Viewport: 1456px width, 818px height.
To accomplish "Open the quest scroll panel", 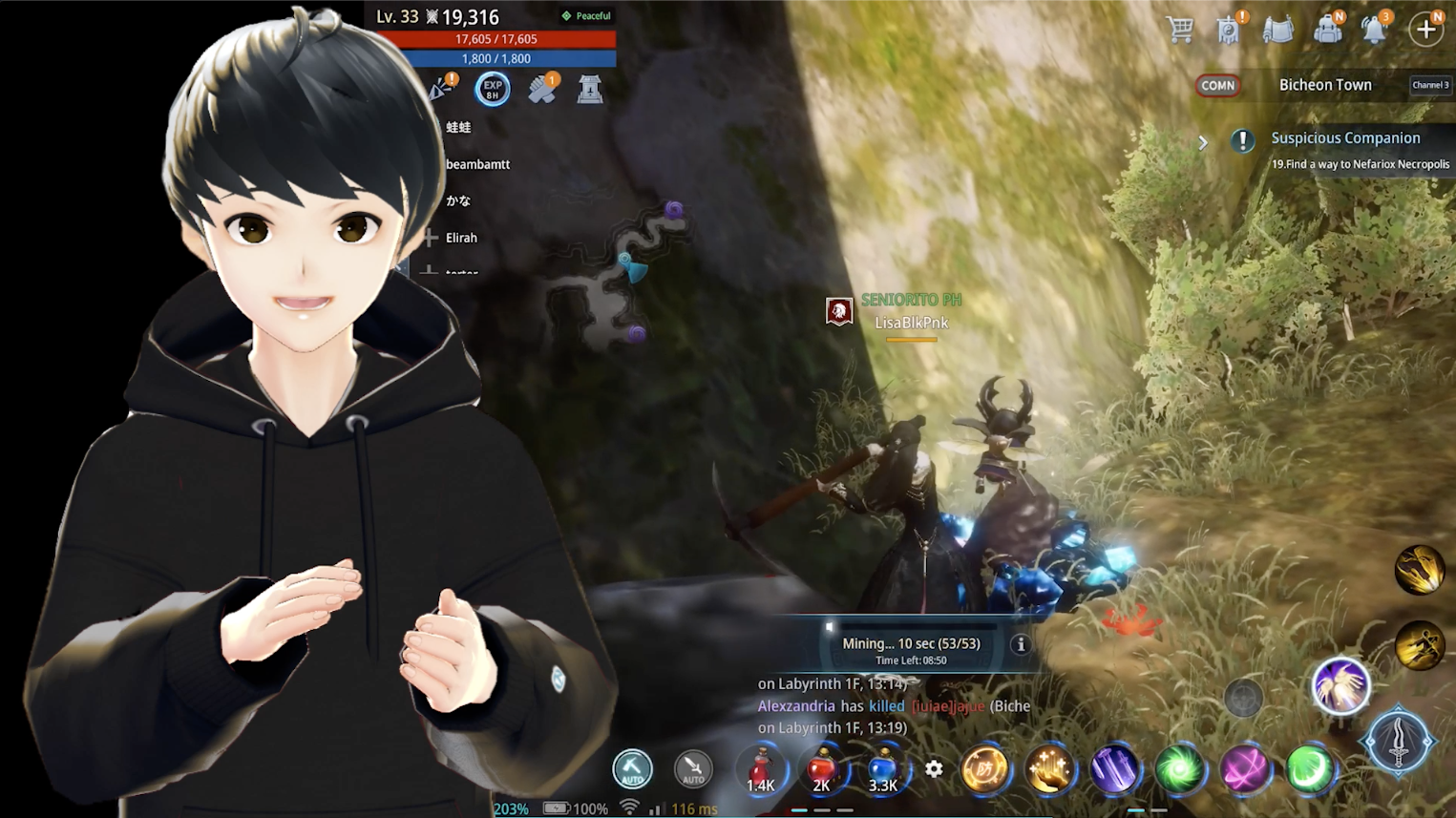I will (x=1279, y=29).
